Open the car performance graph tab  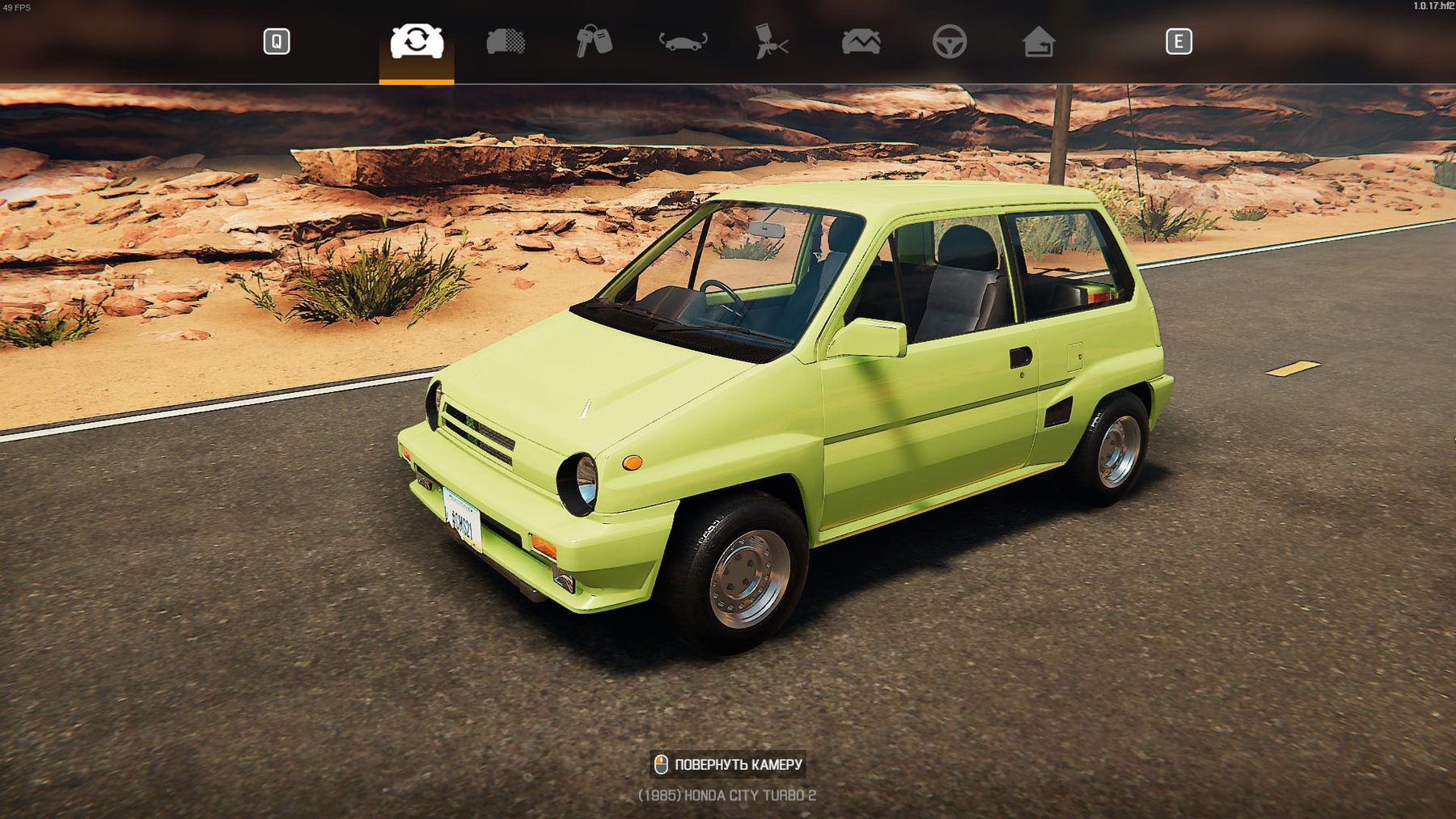tap(861, 41)
